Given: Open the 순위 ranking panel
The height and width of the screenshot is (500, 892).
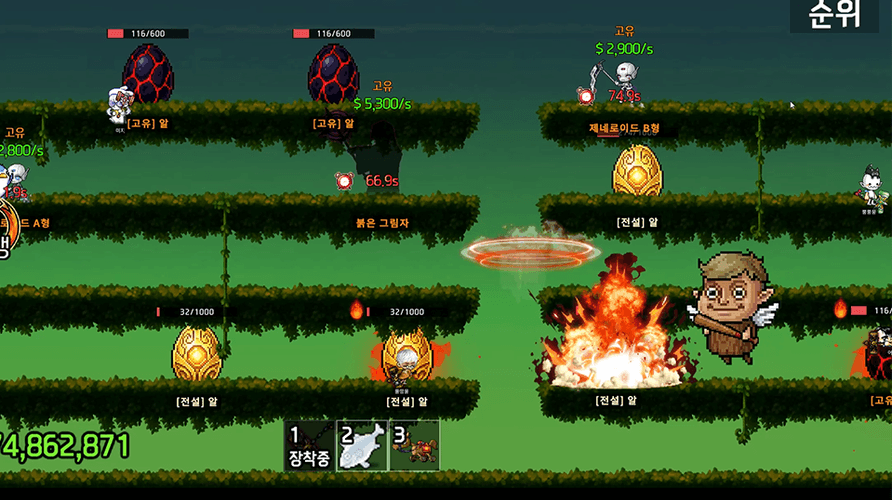Looking at the screenshot, I should tap(834, 16).
